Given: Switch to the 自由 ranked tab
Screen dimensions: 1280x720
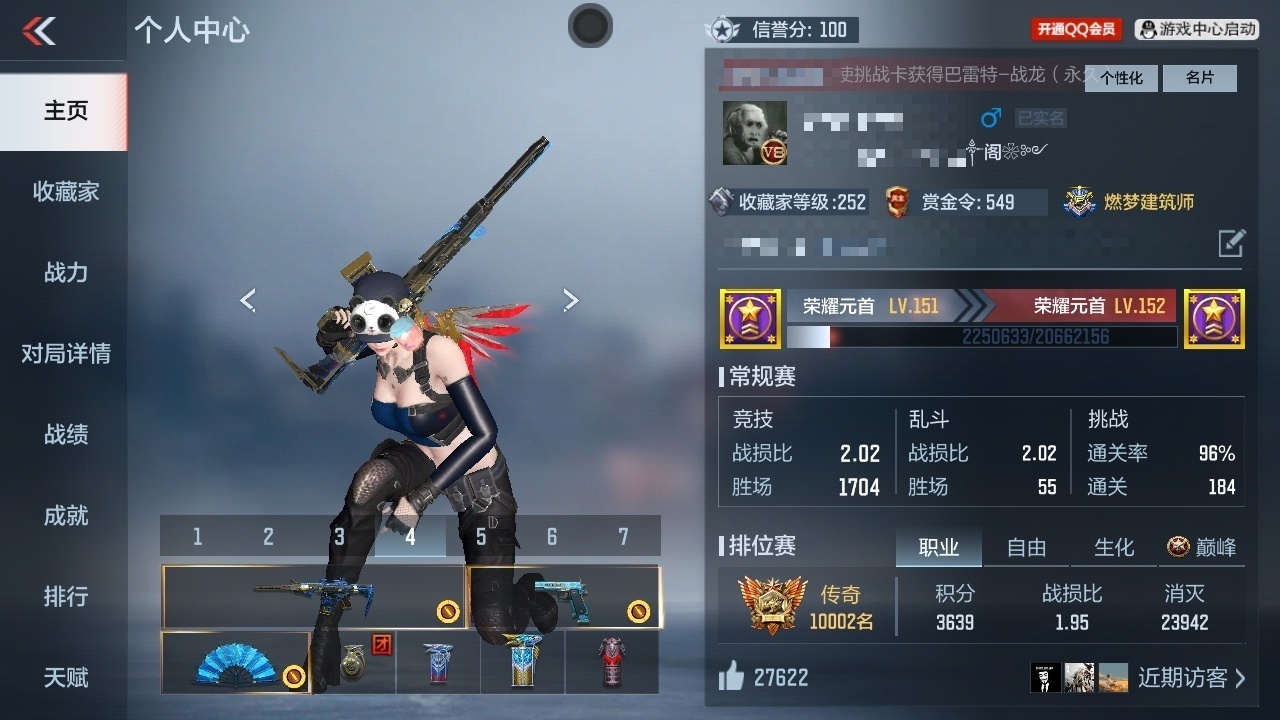Looking at the screenshot, I should point(1026,547).
